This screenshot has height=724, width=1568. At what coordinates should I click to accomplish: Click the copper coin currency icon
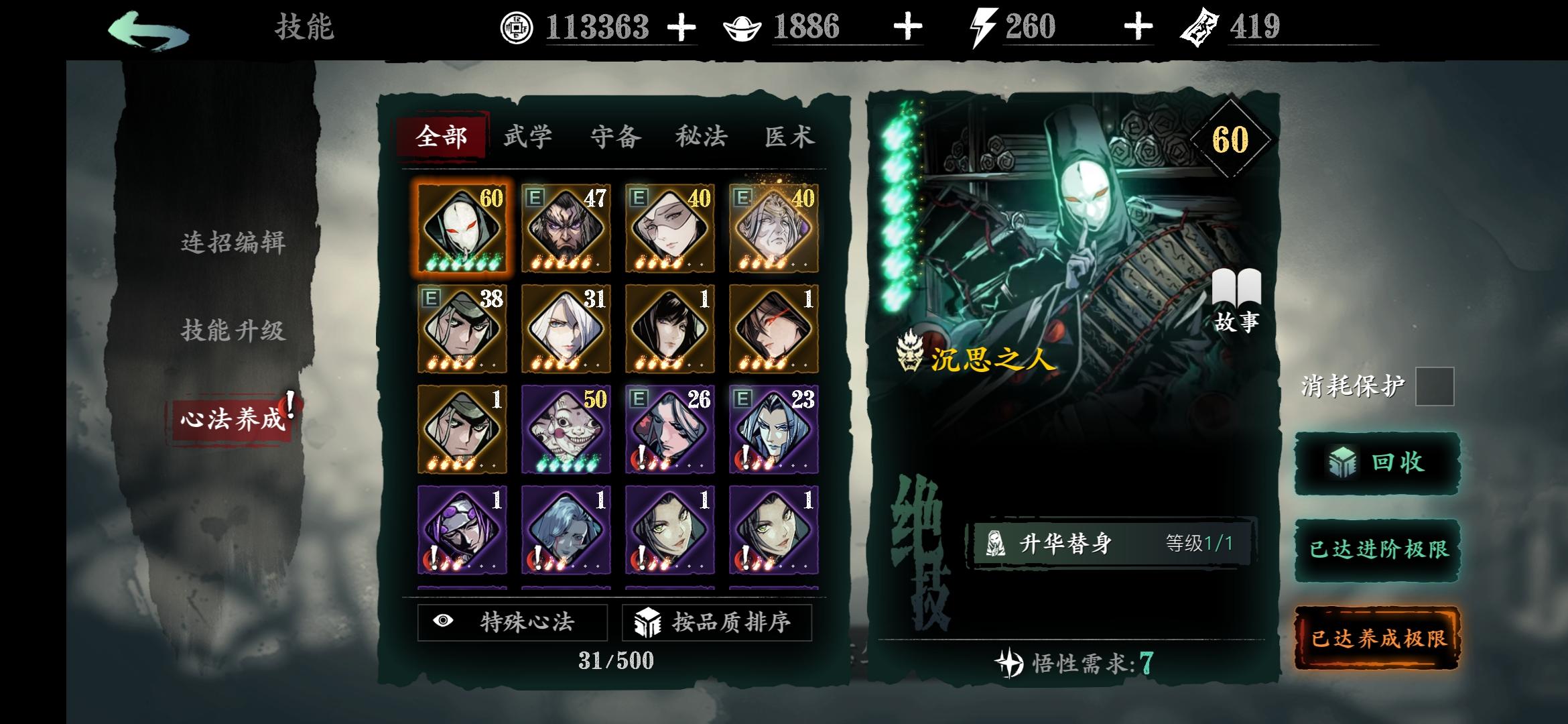pyautogui.click(x=516, y=28)
